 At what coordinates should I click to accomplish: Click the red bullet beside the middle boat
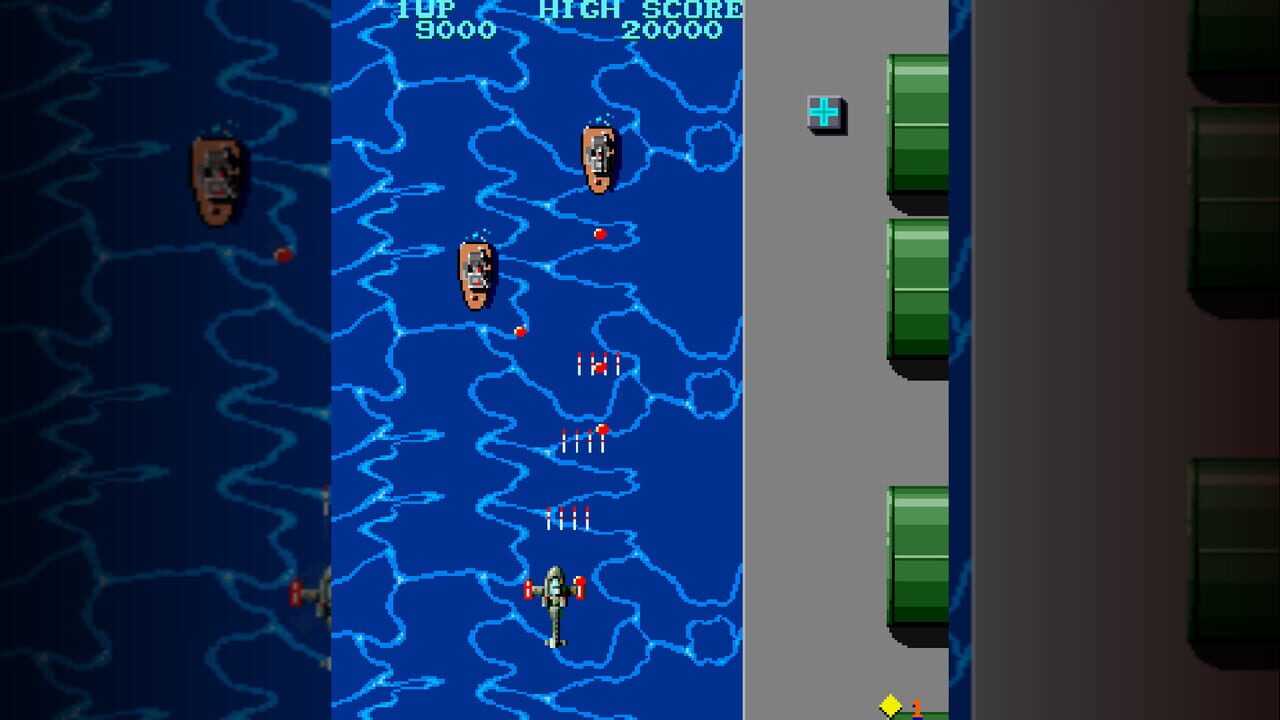coord(519,330)
